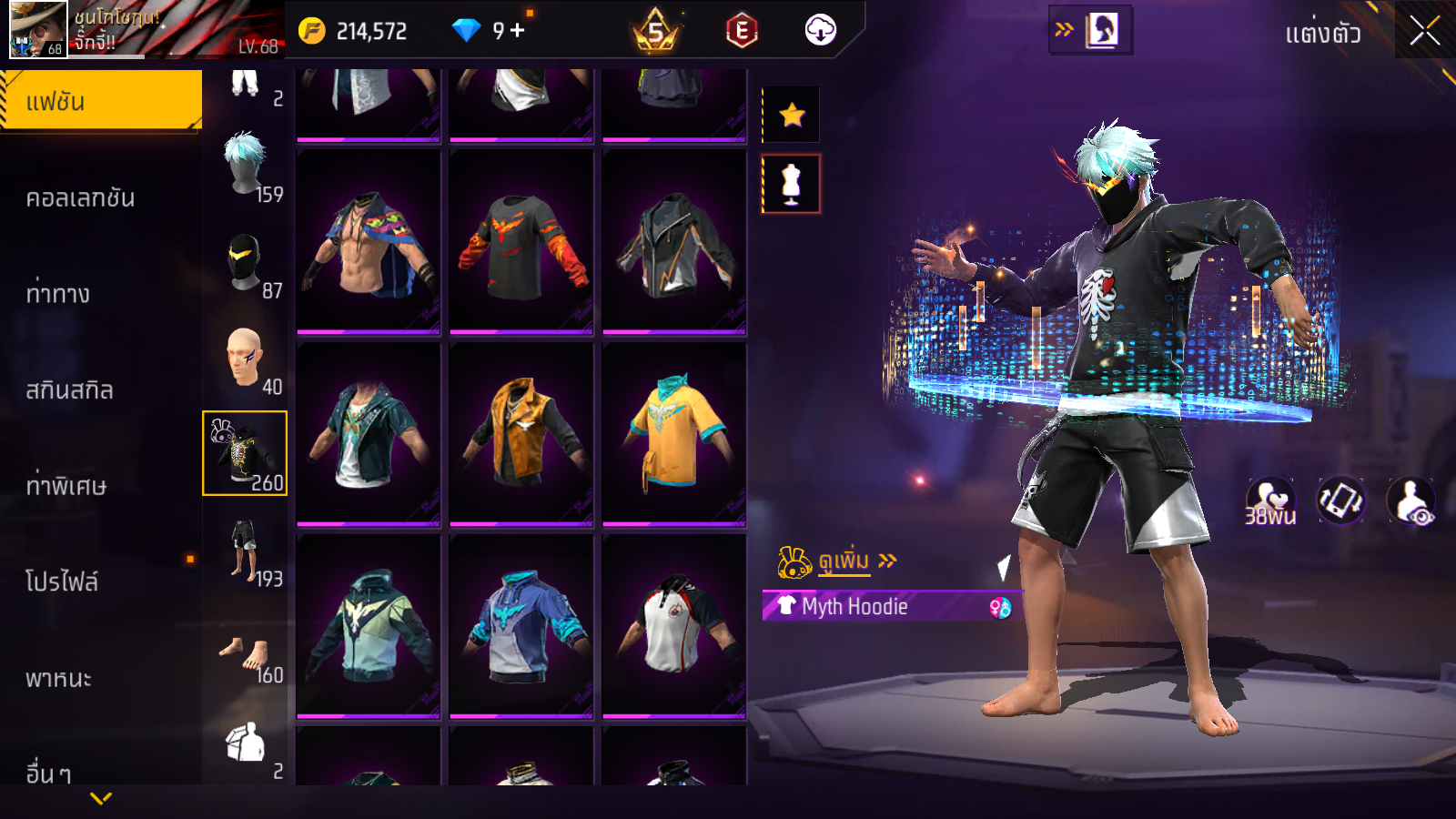Equip the orange leather vest top
The height and width of the screenshot is (819, 1456).
521,433
